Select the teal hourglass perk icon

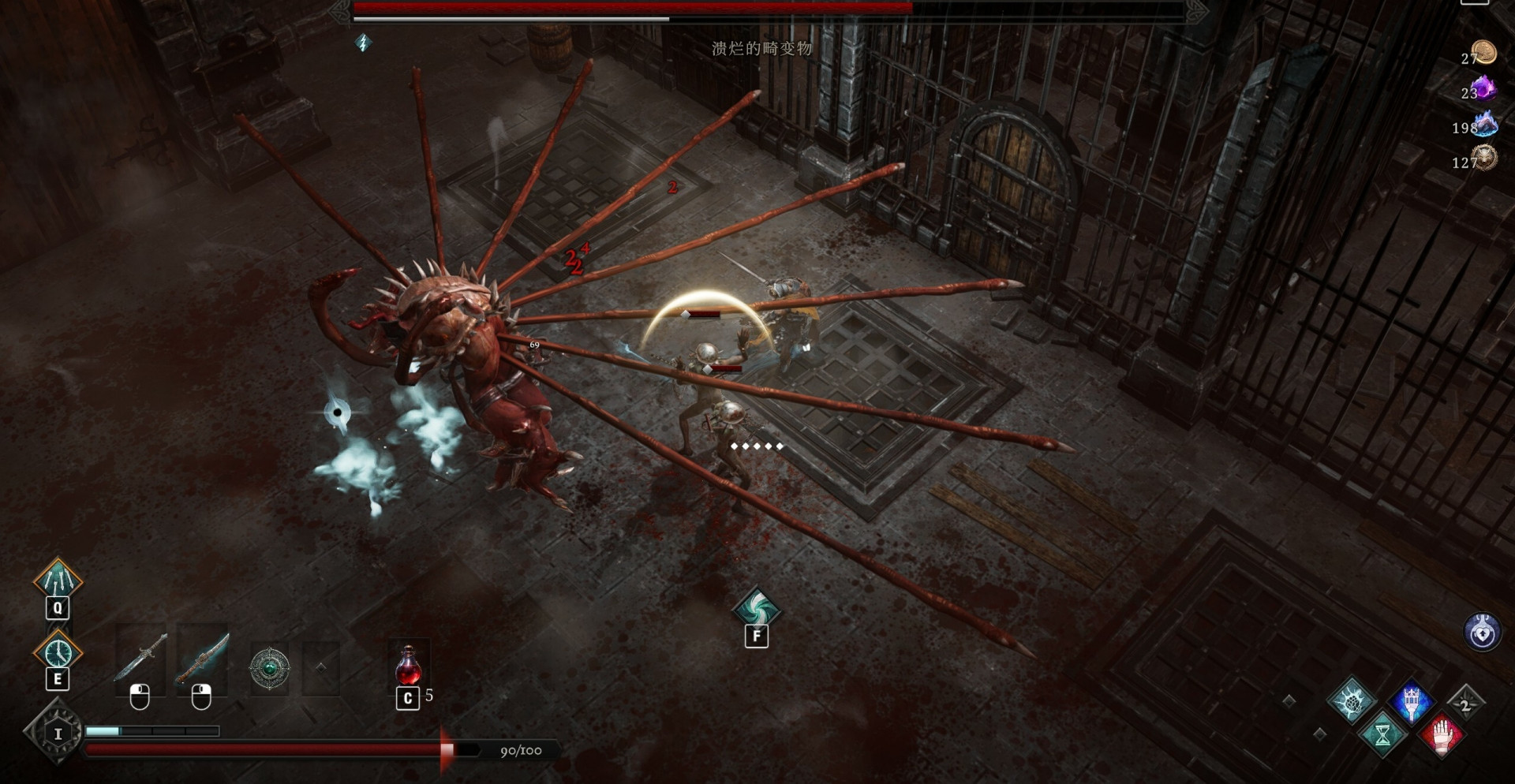pos(1382,735)
